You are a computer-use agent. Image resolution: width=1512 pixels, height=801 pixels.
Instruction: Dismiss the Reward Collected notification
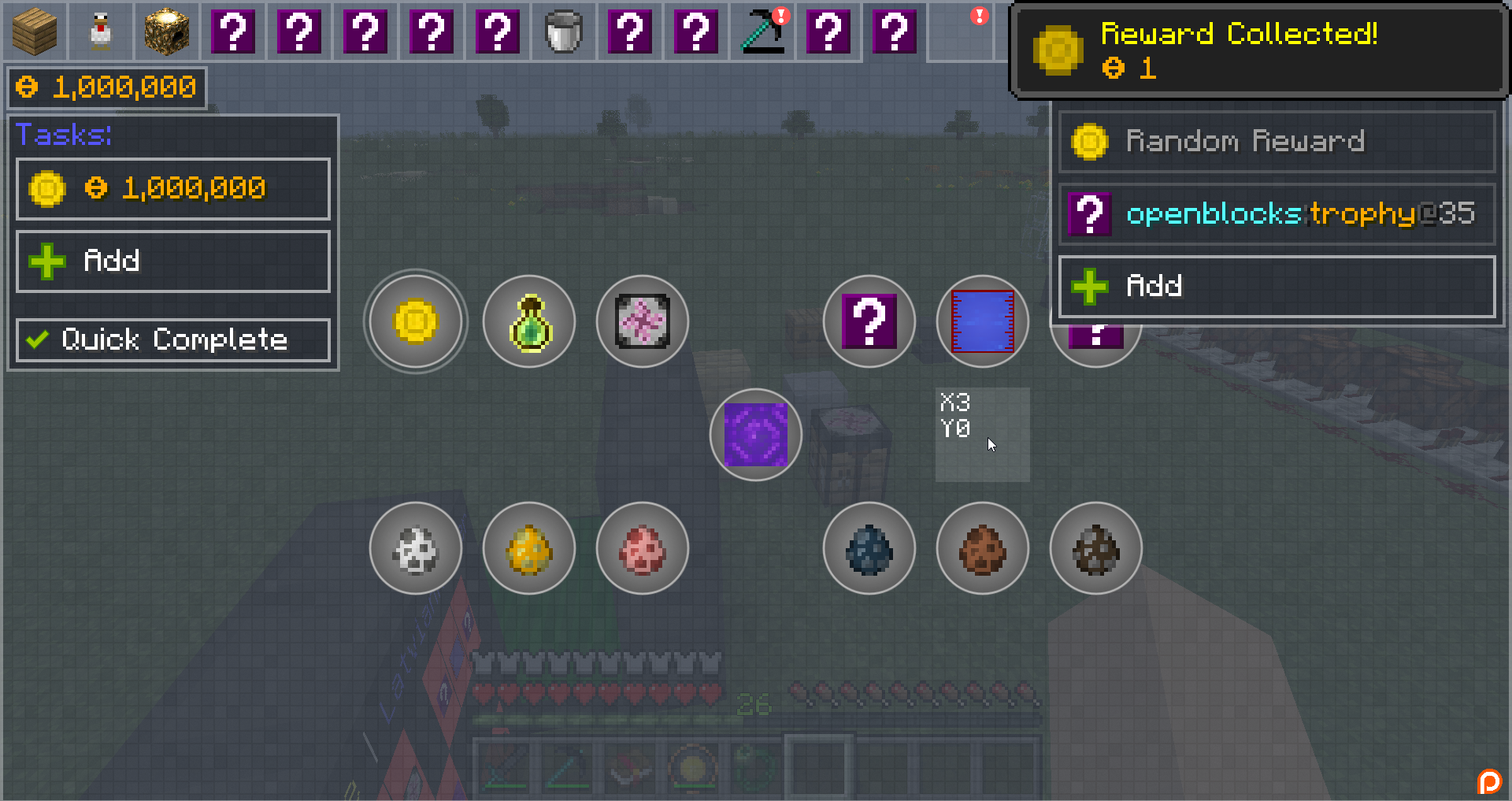click(1258, 50)
